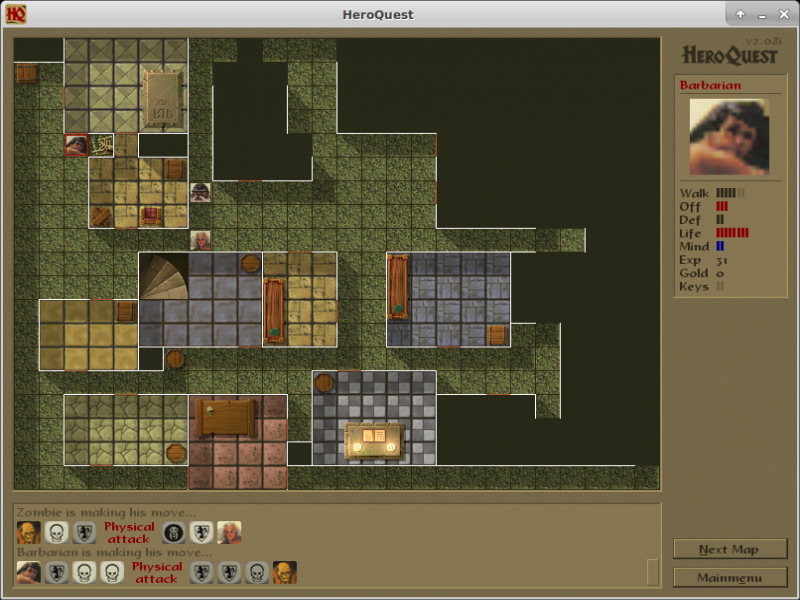The height and width of the screenshot is (600, 800).
Task: Select the Barbarian token on the board
Action: [x=76, y=145]
